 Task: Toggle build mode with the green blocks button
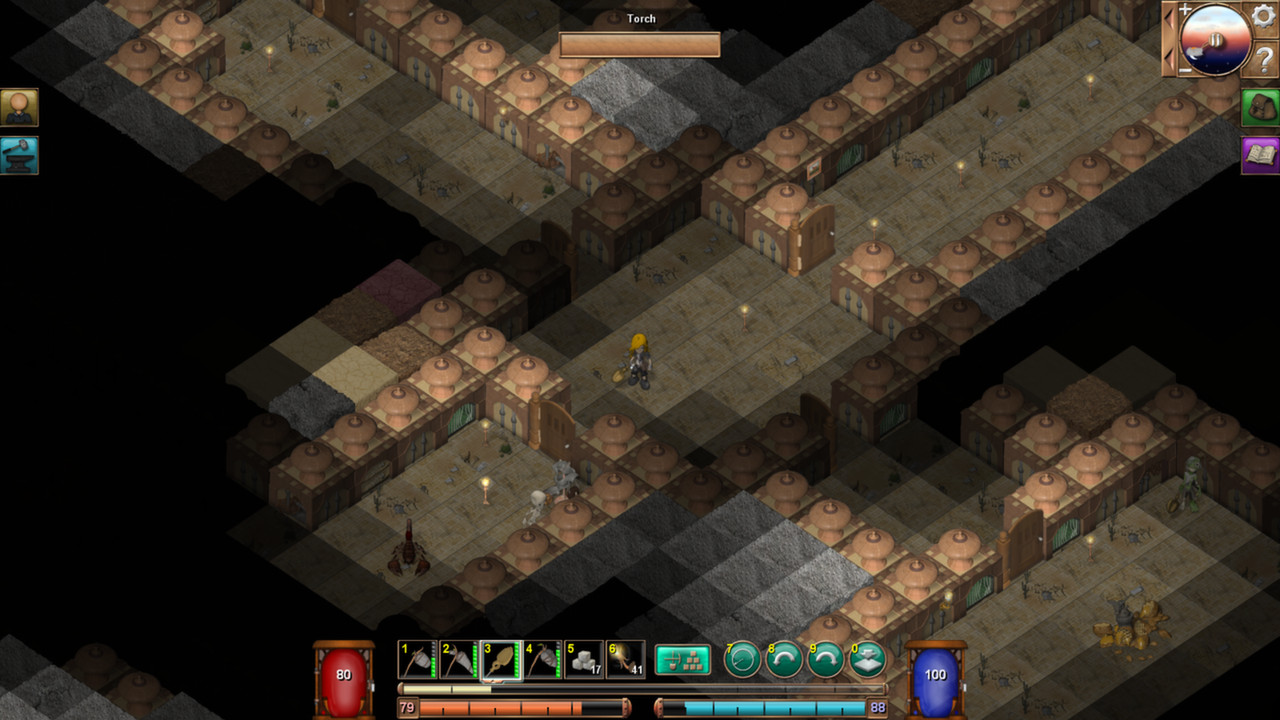pyautogui.click(x=683, y=660)
